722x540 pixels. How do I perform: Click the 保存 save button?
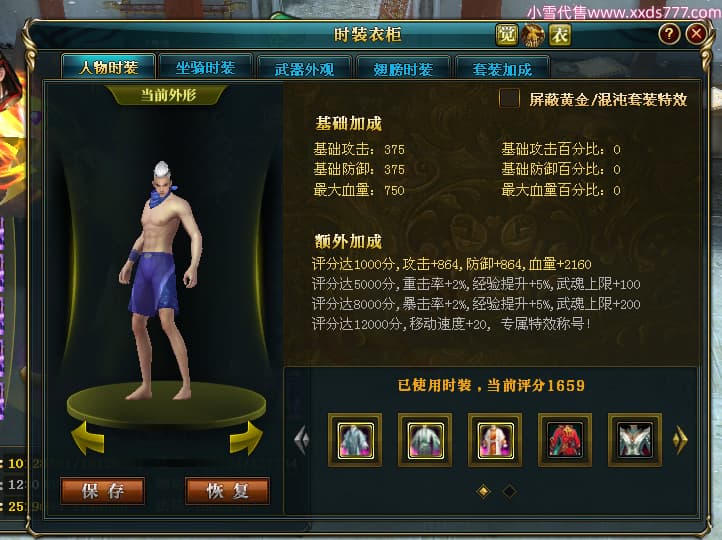102,491
